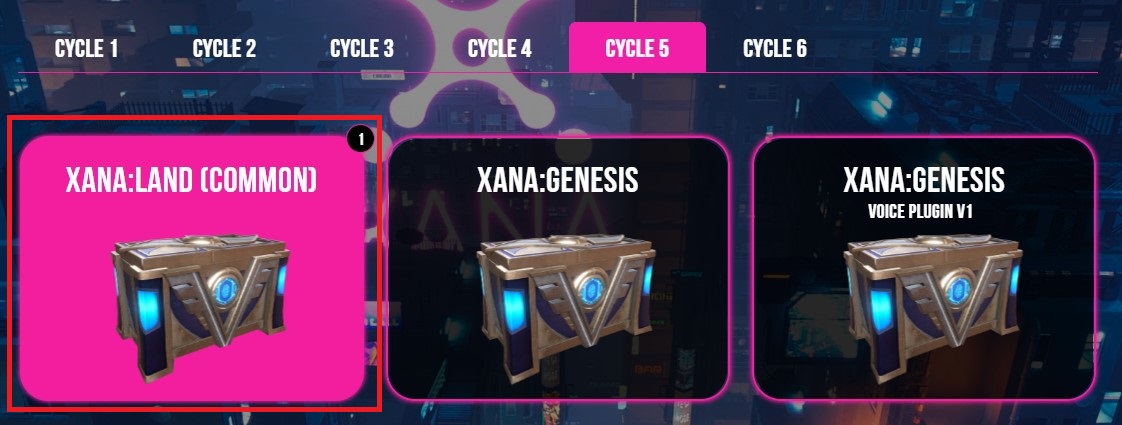Screen dimensions: 1122x425
Task: Click the black number 1 badge
Action: point(361,139)
